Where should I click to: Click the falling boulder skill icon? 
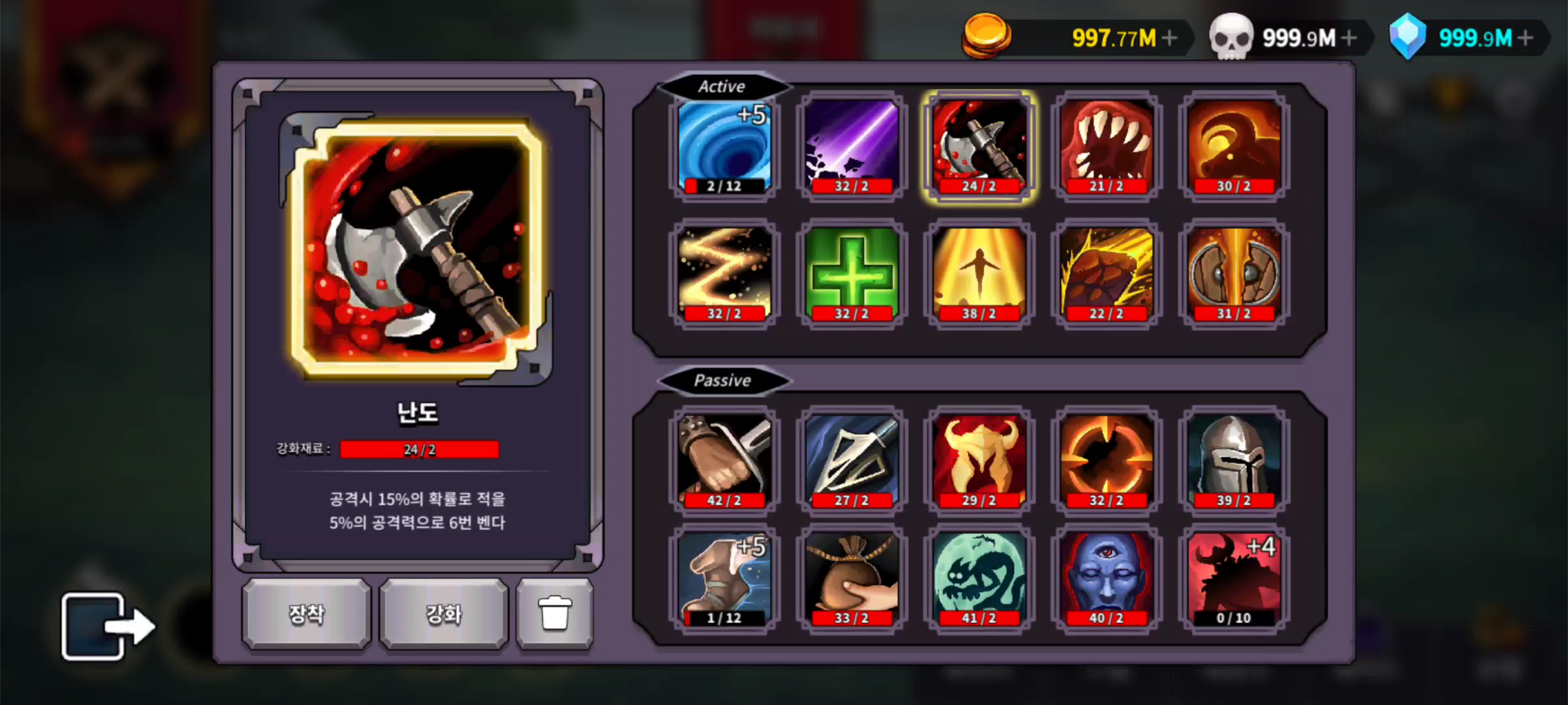(1106, 274)
